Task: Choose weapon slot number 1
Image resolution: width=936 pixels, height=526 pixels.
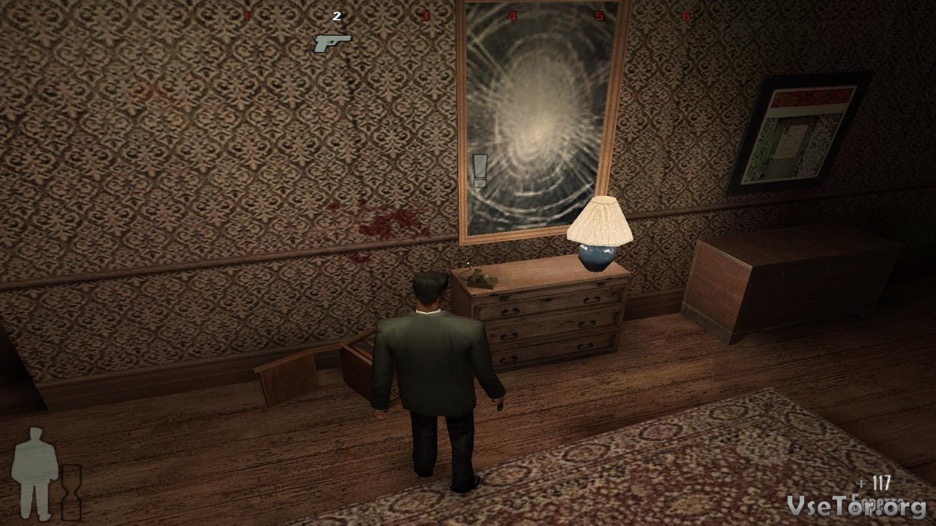Action: point(249,16)
